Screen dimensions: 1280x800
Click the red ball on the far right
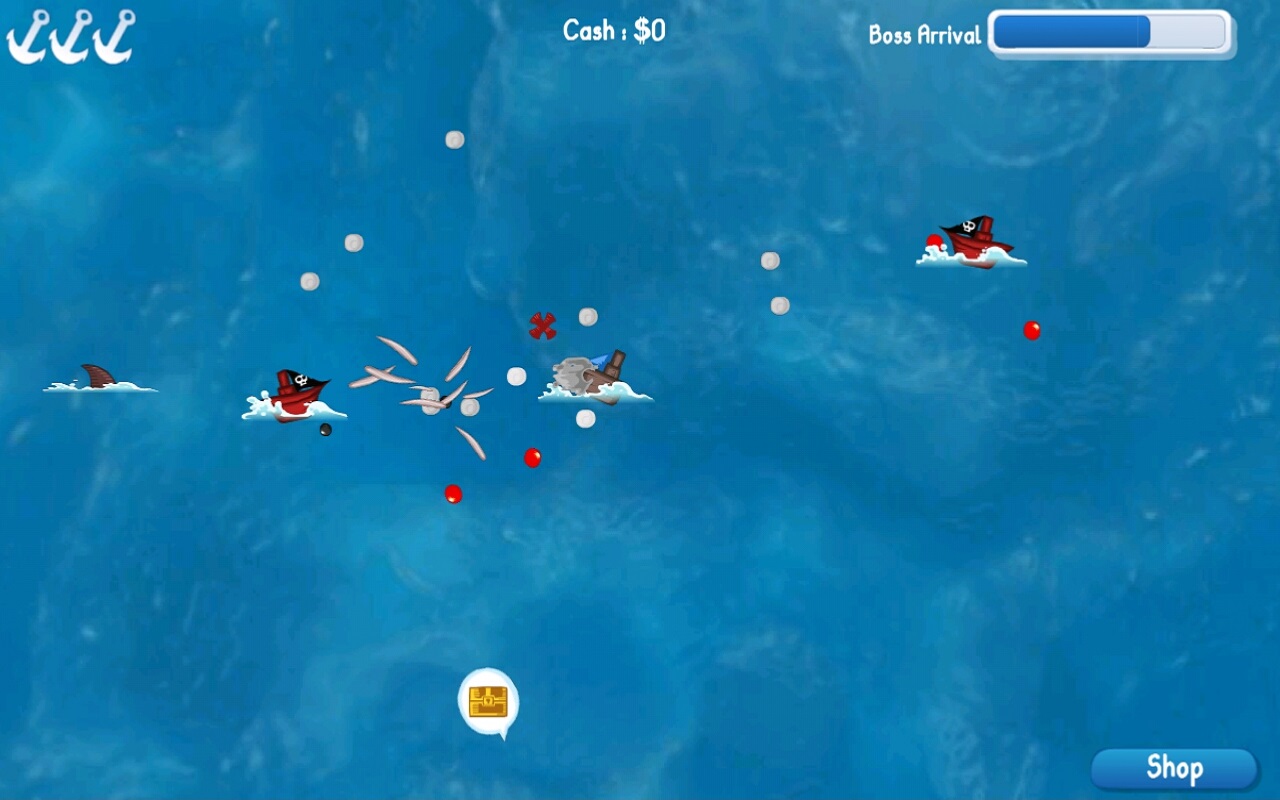pos(1031,328)
